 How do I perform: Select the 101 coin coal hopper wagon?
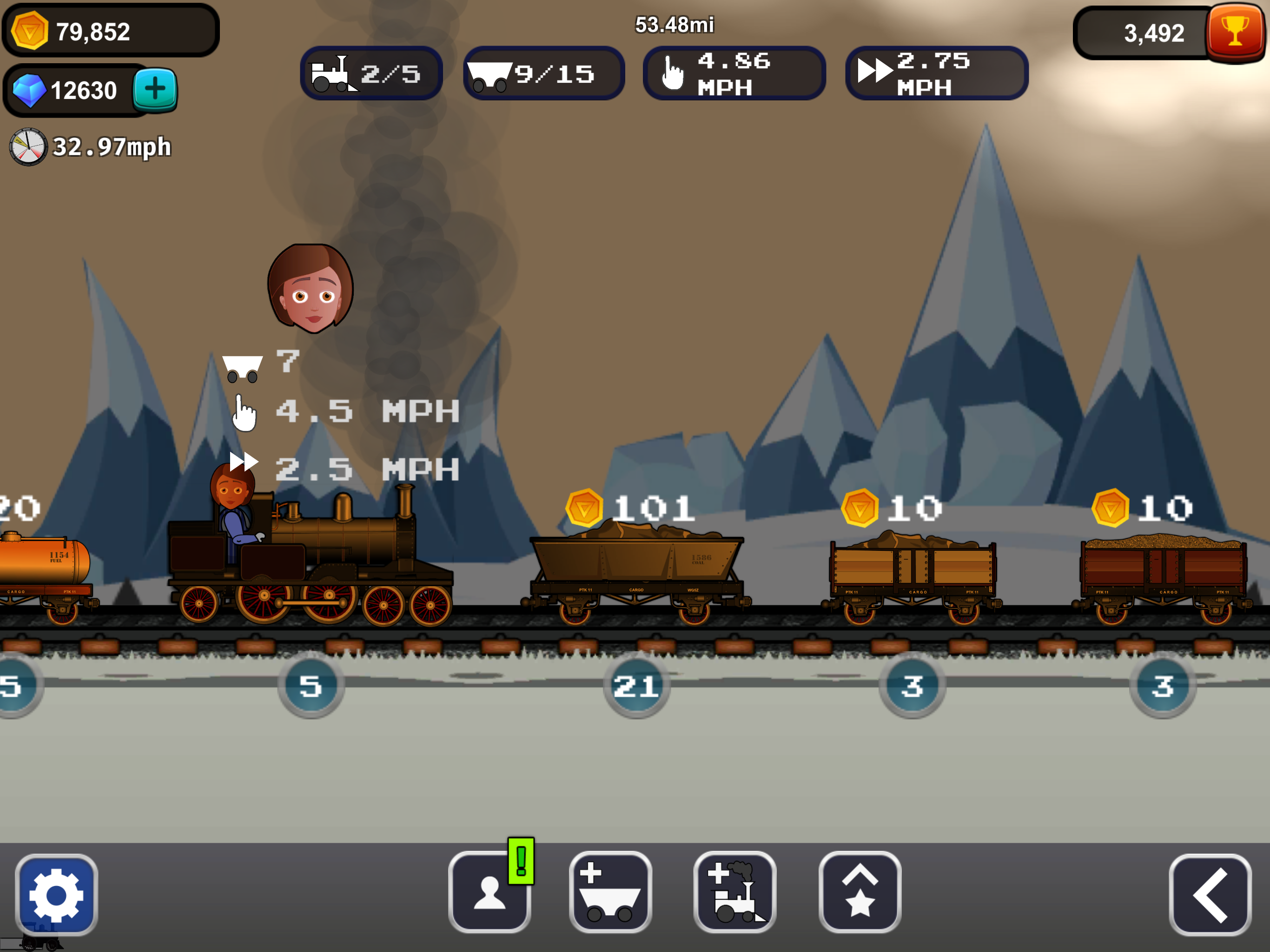[636, 569]
